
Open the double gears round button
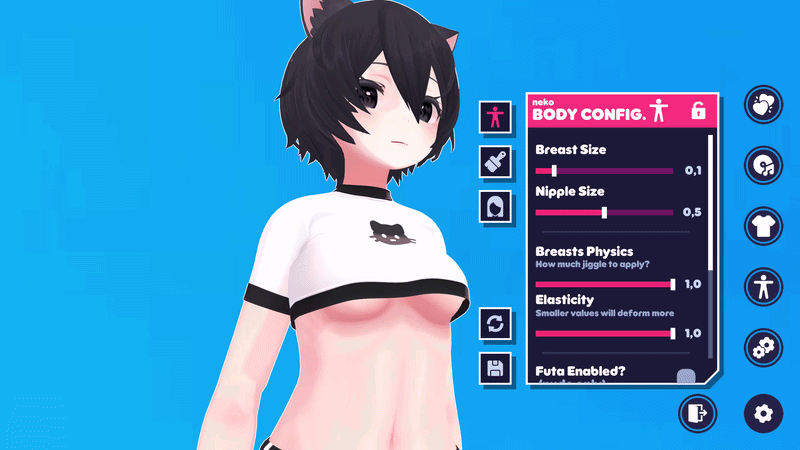pyautogui.click(x=763, y=348)
